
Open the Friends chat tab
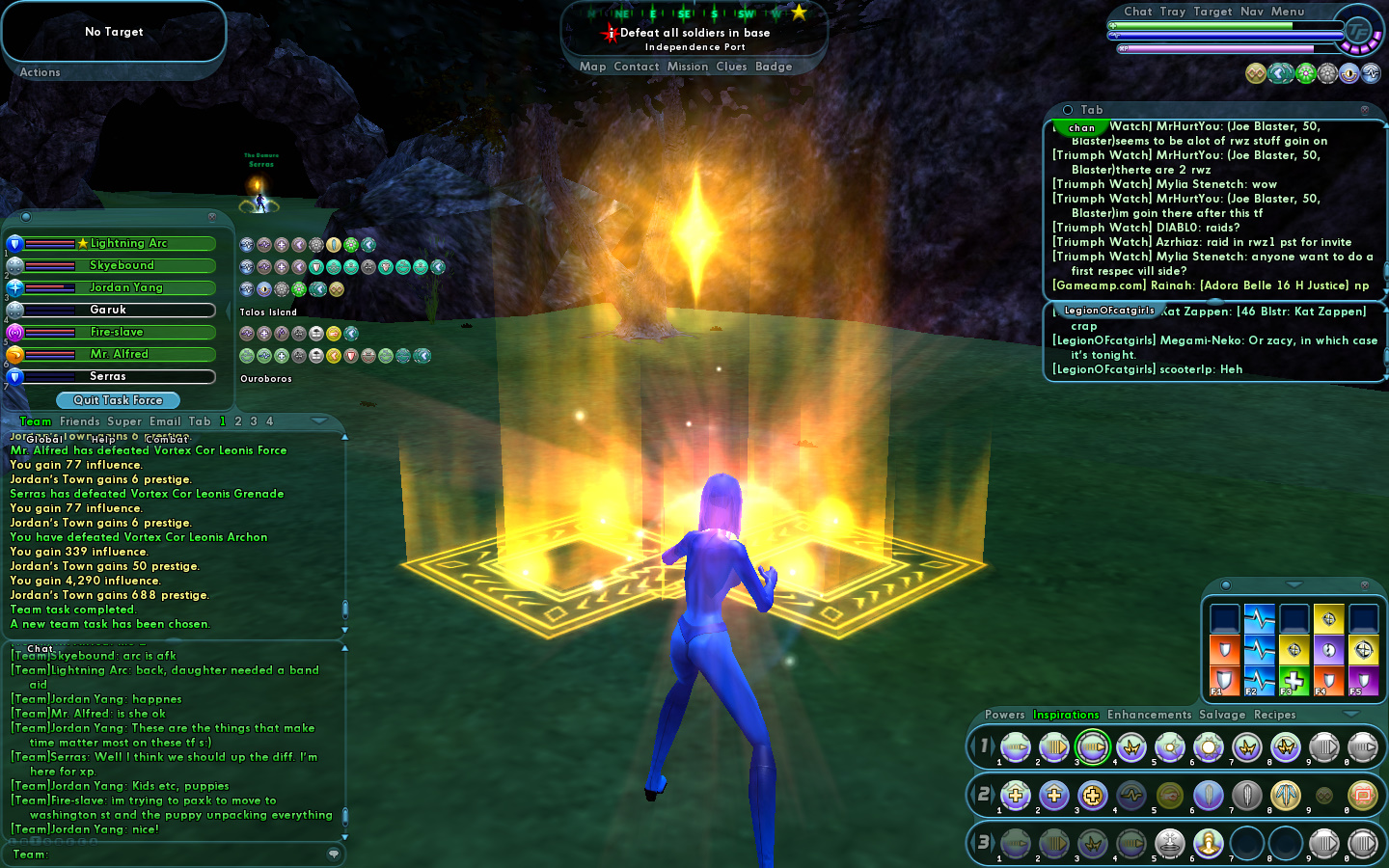point(79,421)
